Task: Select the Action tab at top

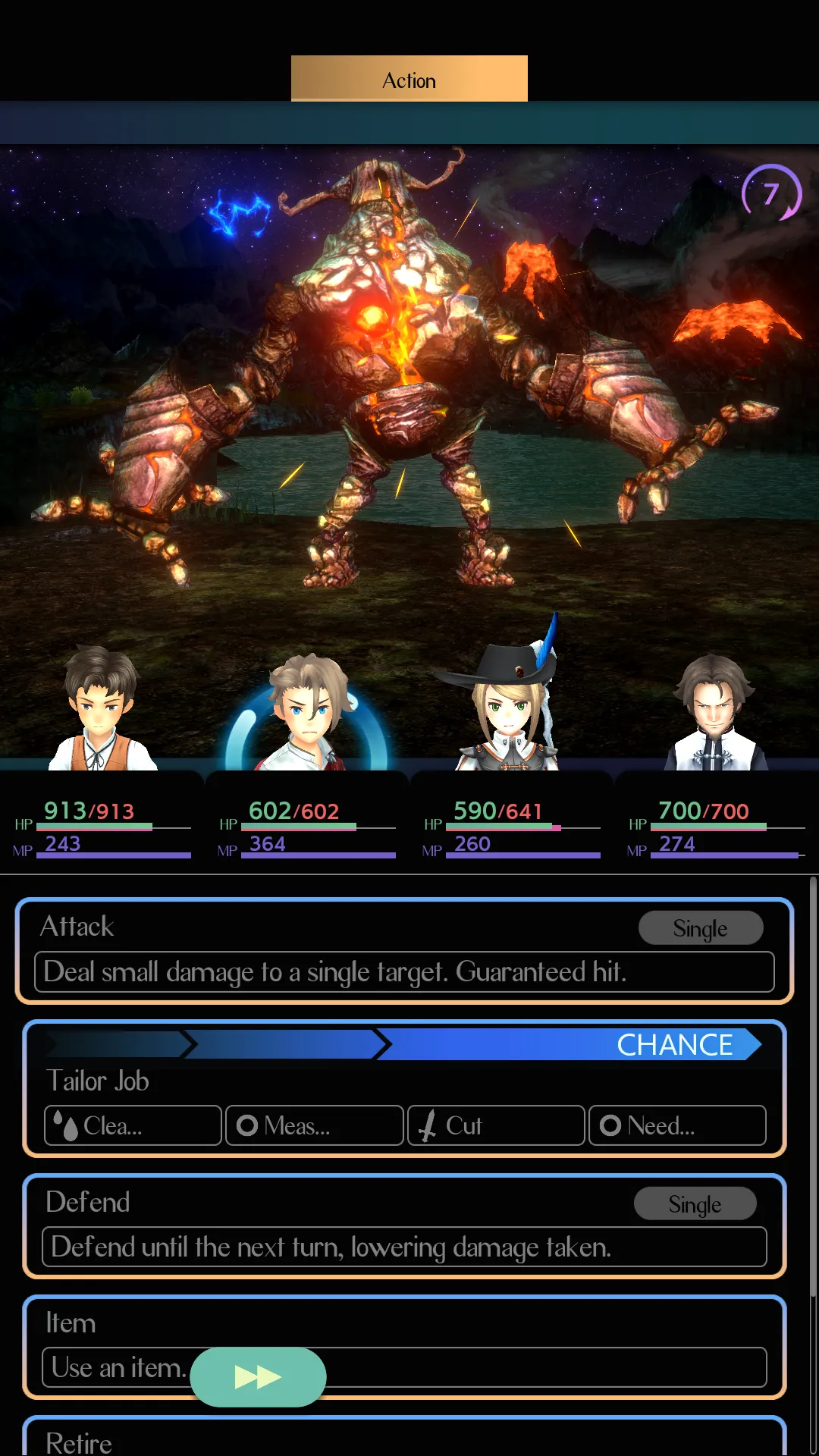Action: pos(409,79)
